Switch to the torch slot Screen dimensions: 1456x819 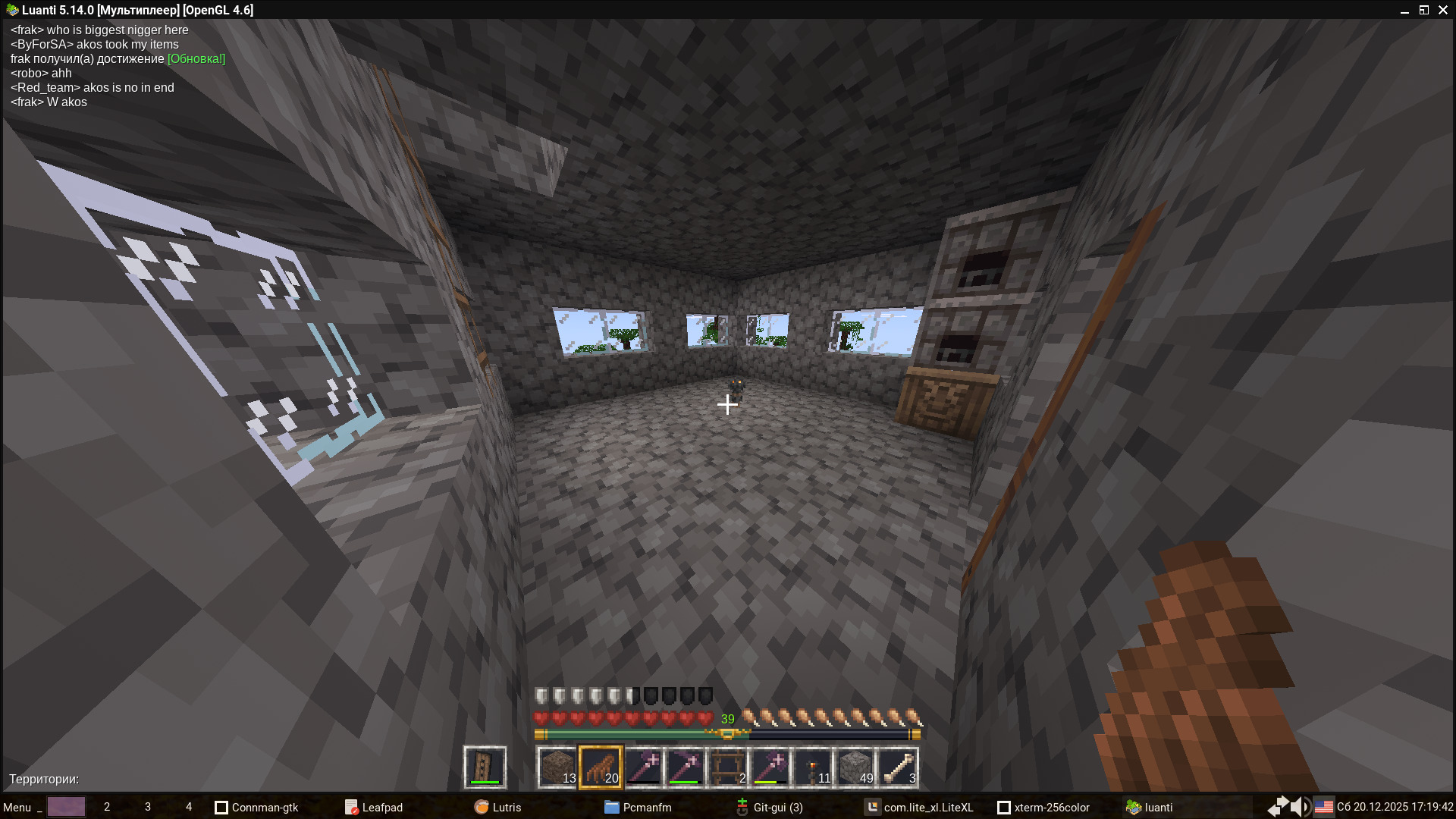813,767
